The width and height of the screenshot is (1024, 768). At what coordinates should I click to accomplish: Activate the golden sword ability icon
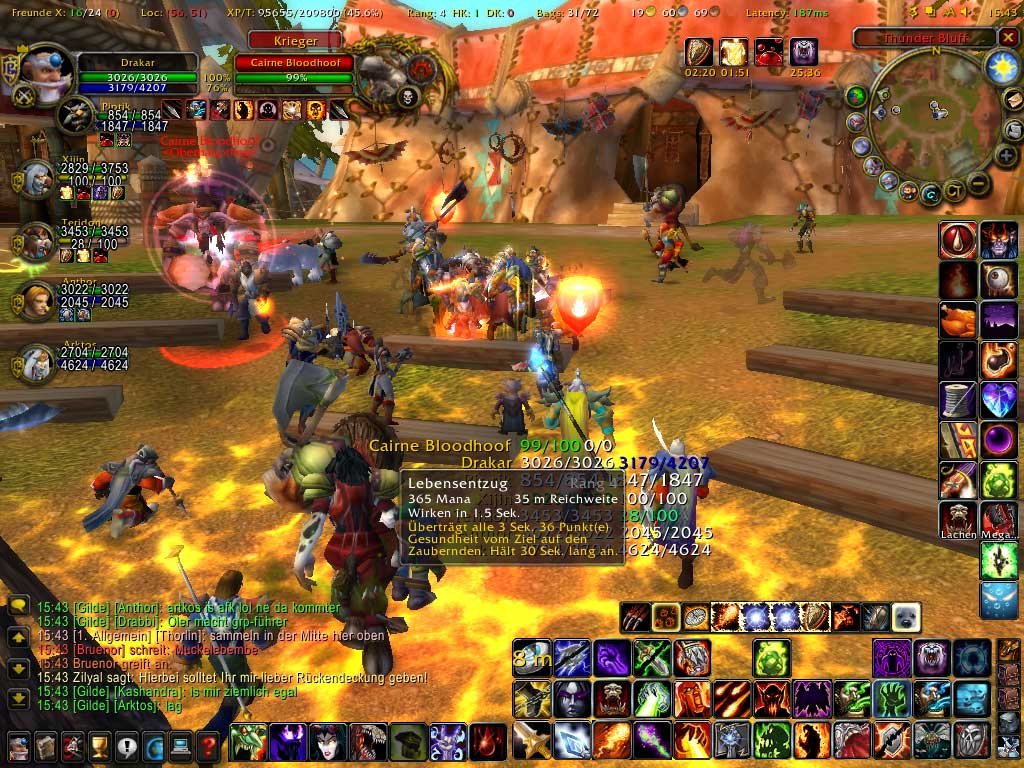click(x=531, y=740)
